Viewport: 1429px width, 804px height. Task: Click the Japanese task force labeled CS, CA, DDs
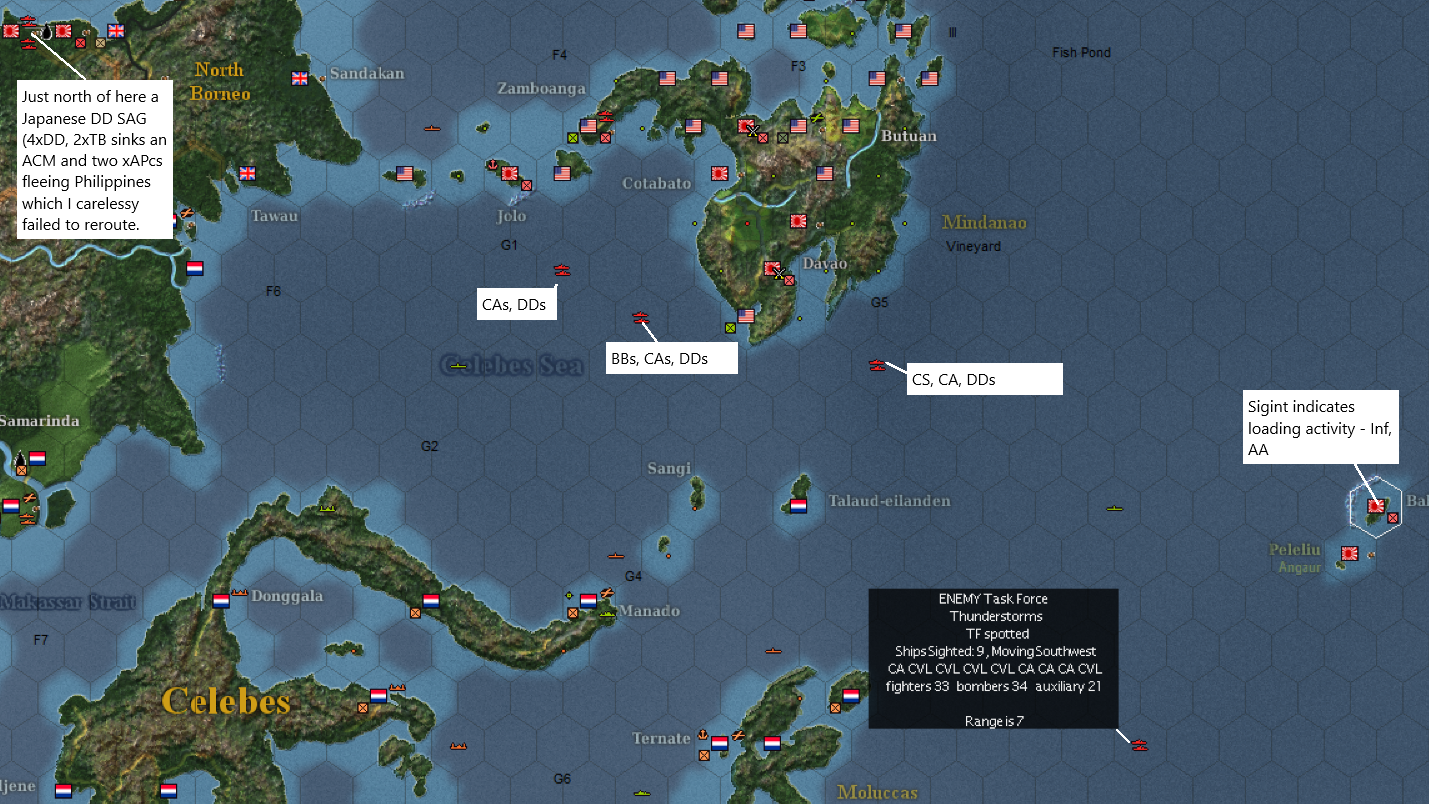tap(877, 365)
